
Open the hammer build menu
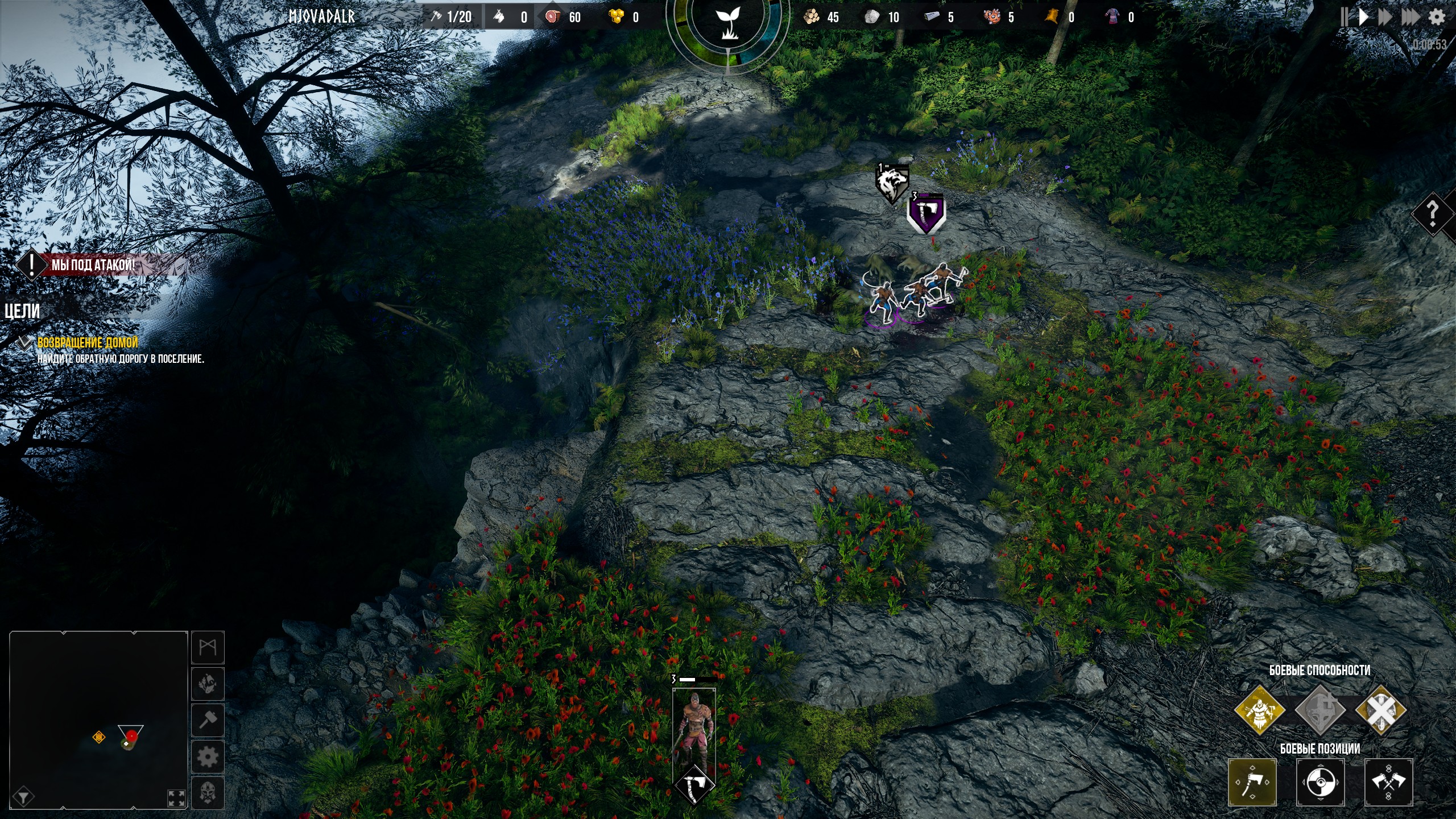click(208, 720)
